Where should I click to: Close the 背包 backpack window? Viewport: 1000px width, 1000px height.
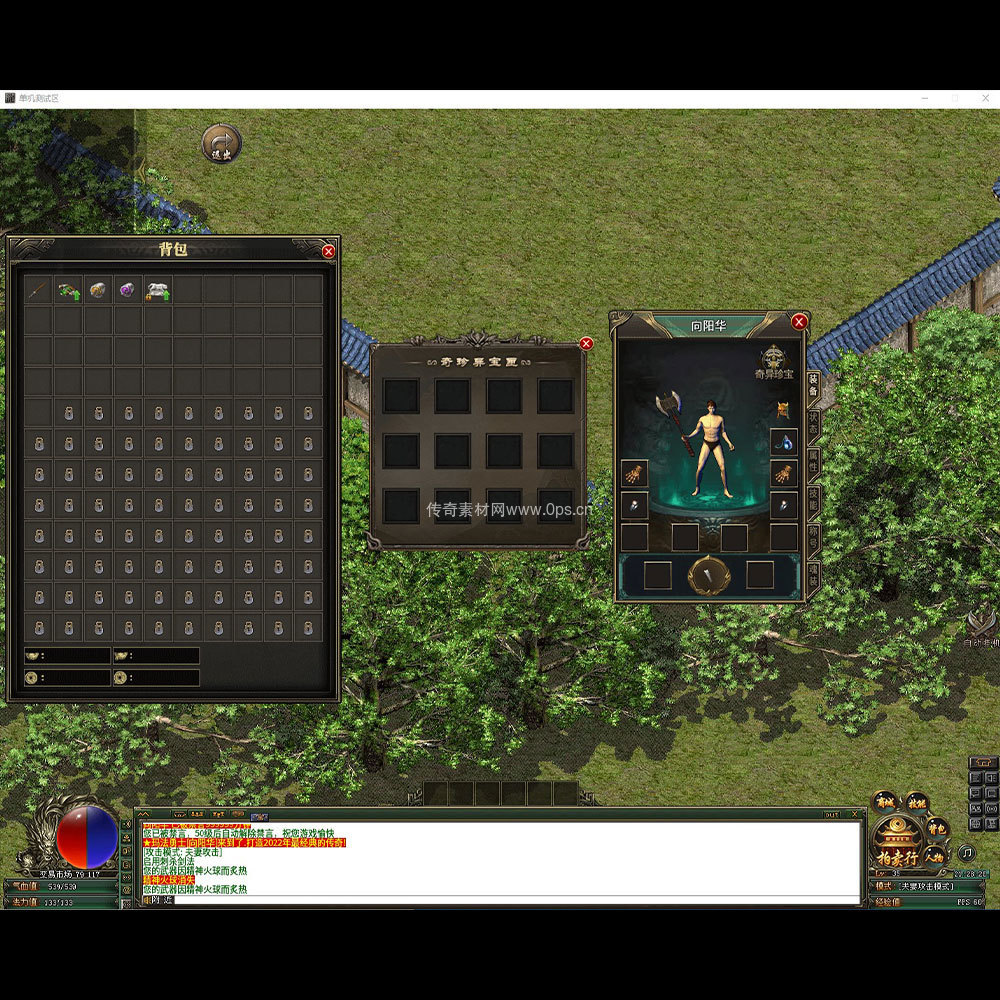coord(328,252)
